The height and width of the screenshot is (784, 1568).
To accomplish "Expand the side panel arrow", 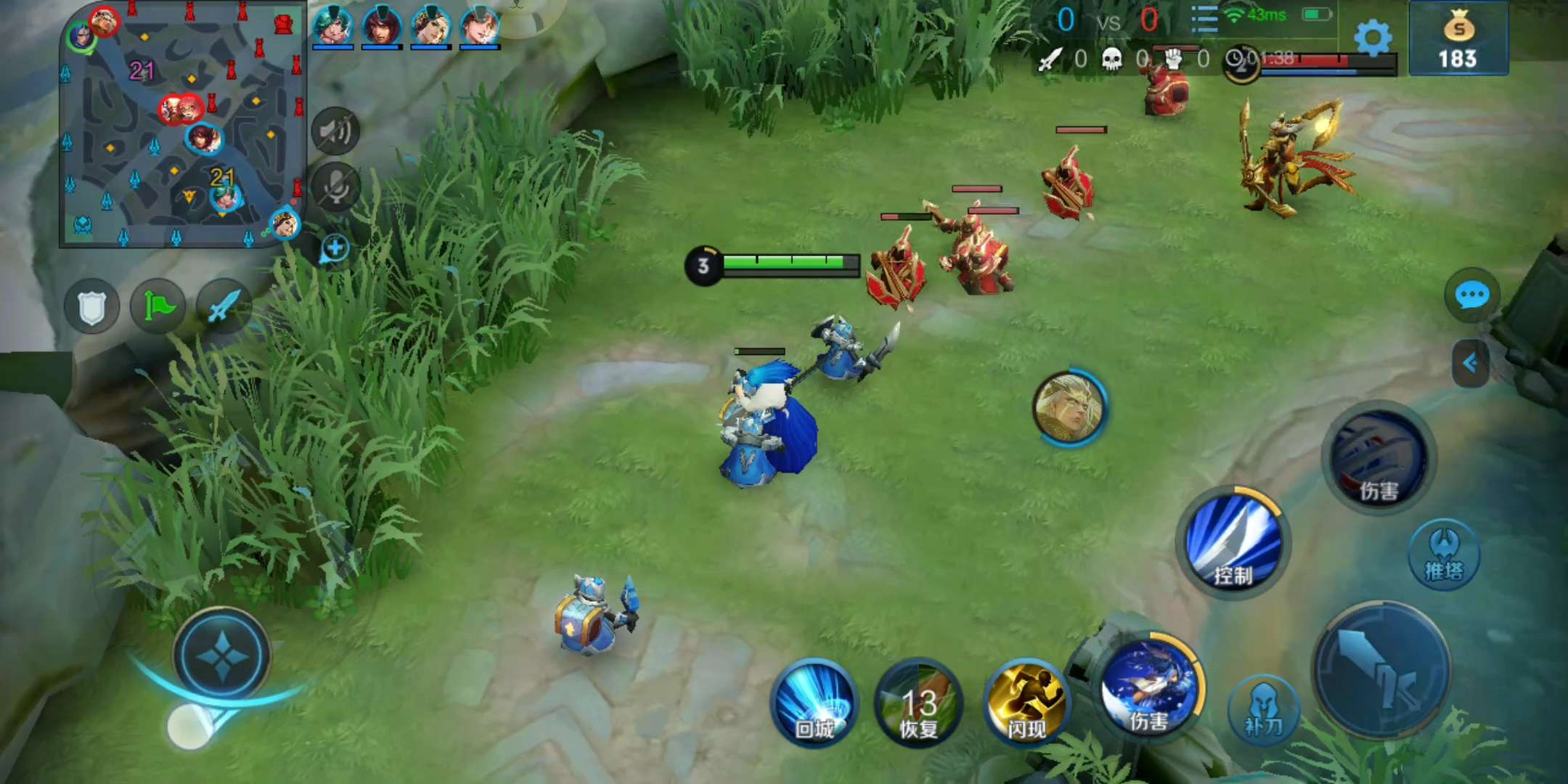I will 1471,363.
